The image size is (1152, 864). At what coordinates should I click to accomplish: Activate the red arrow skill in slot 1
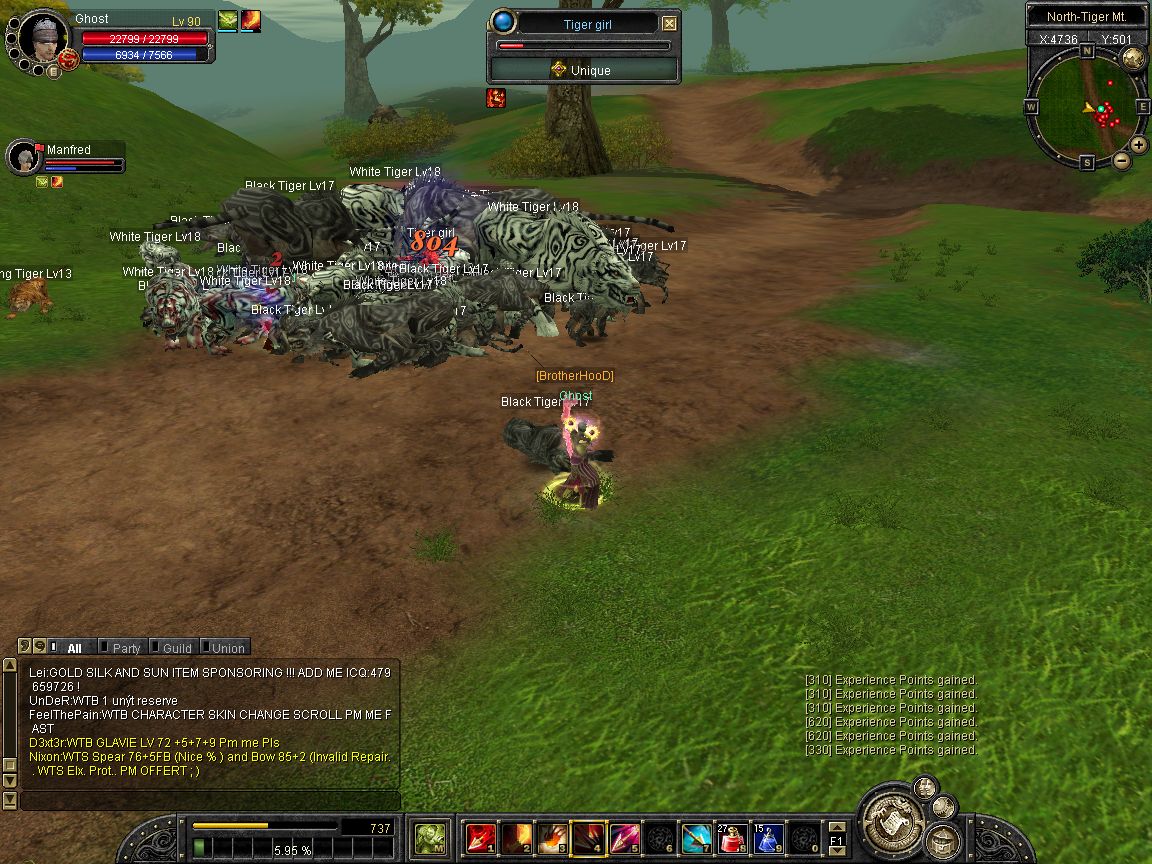(x=481, y=838)
